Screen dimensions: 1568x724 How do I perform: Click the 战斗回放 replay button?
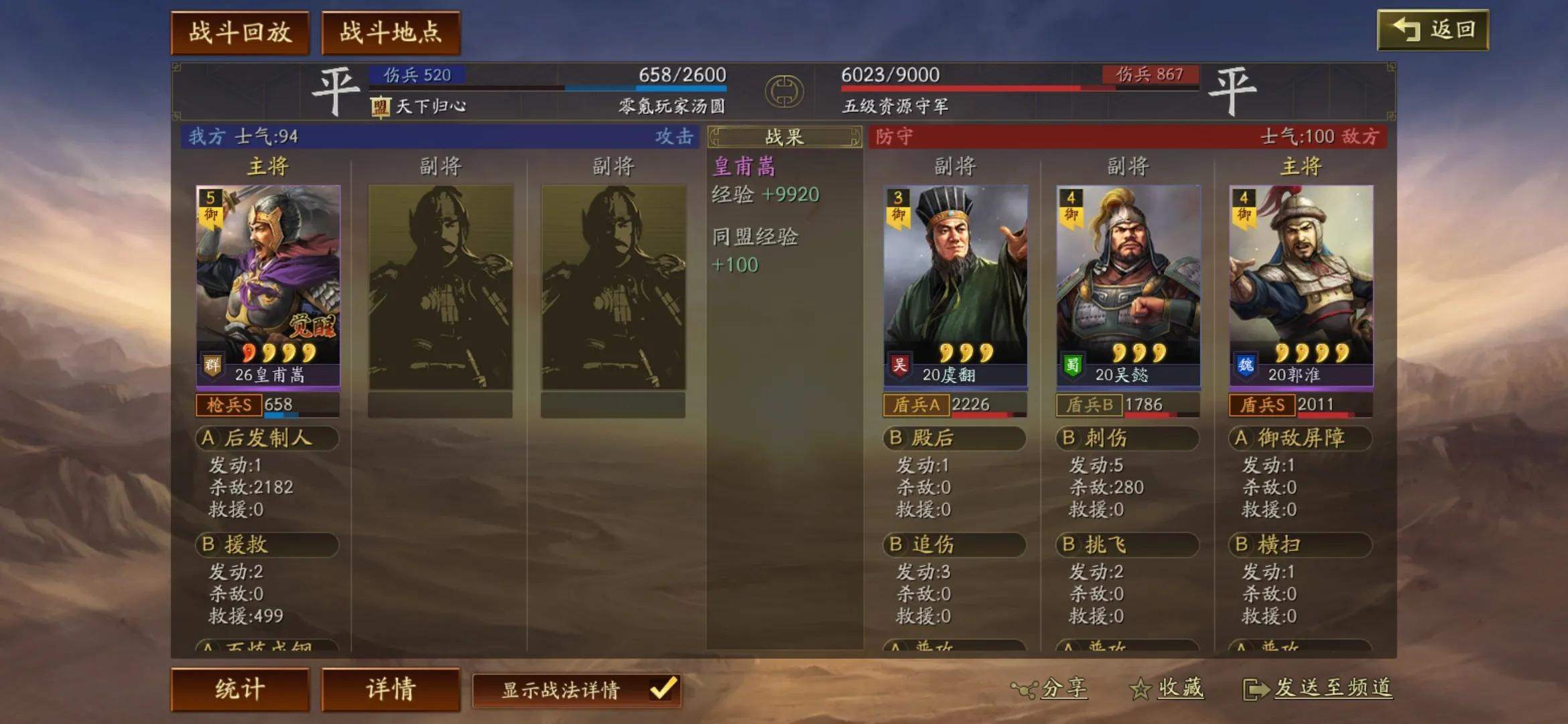pos(239,32)
